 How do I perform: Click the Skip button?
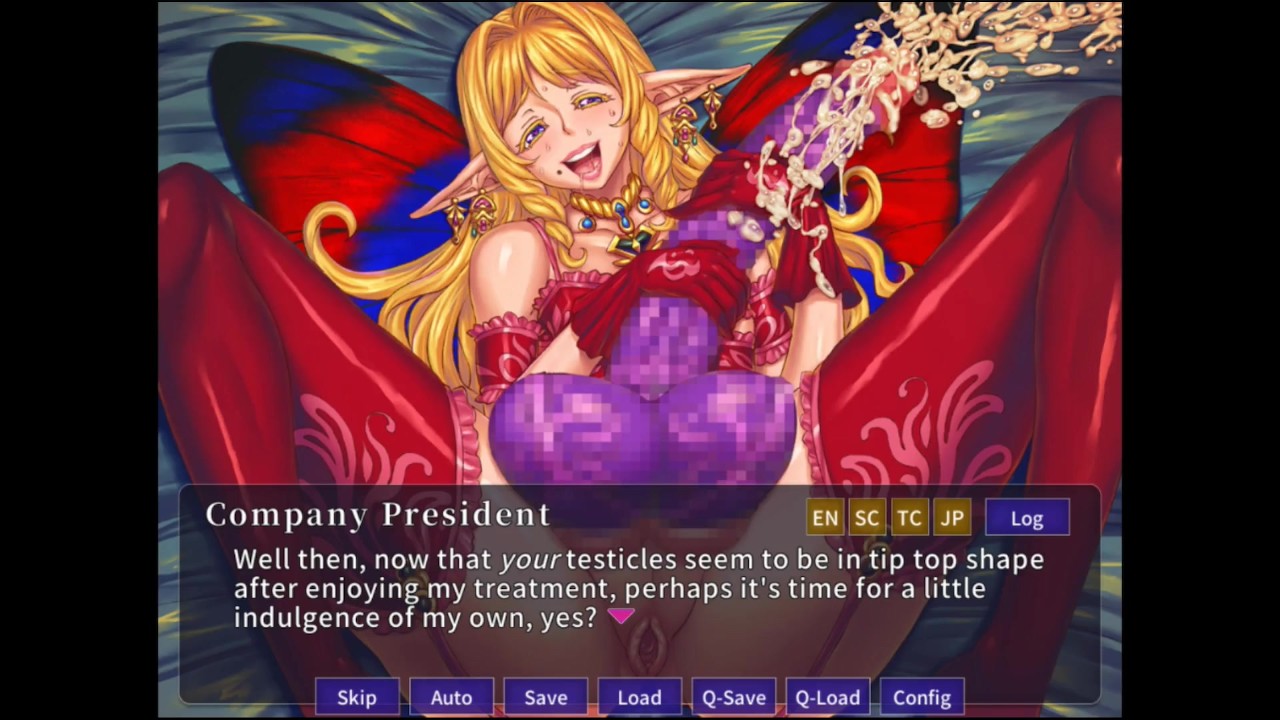point(357,697)
